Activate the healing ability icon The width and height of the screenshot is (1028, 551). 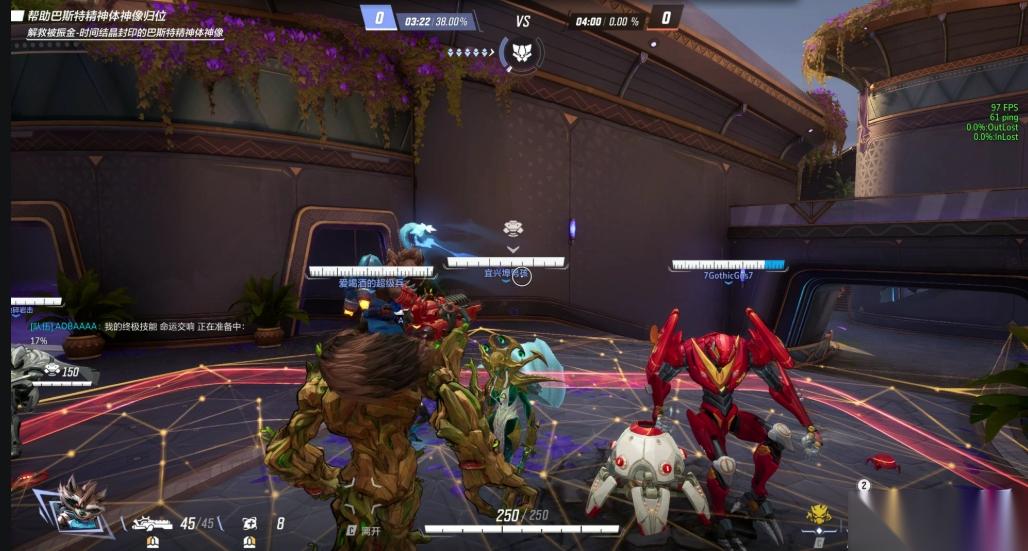coord(249,522)
